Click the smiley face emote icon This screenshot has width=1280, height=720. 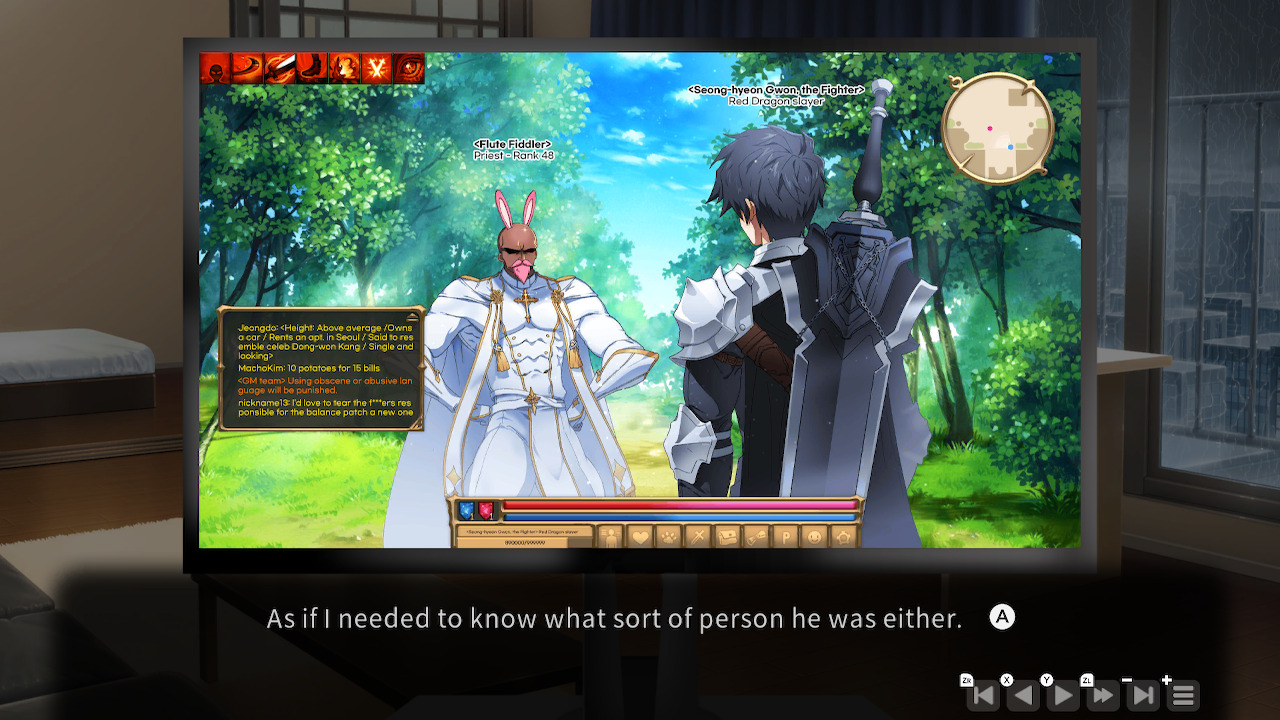click(x=815, y=537)
